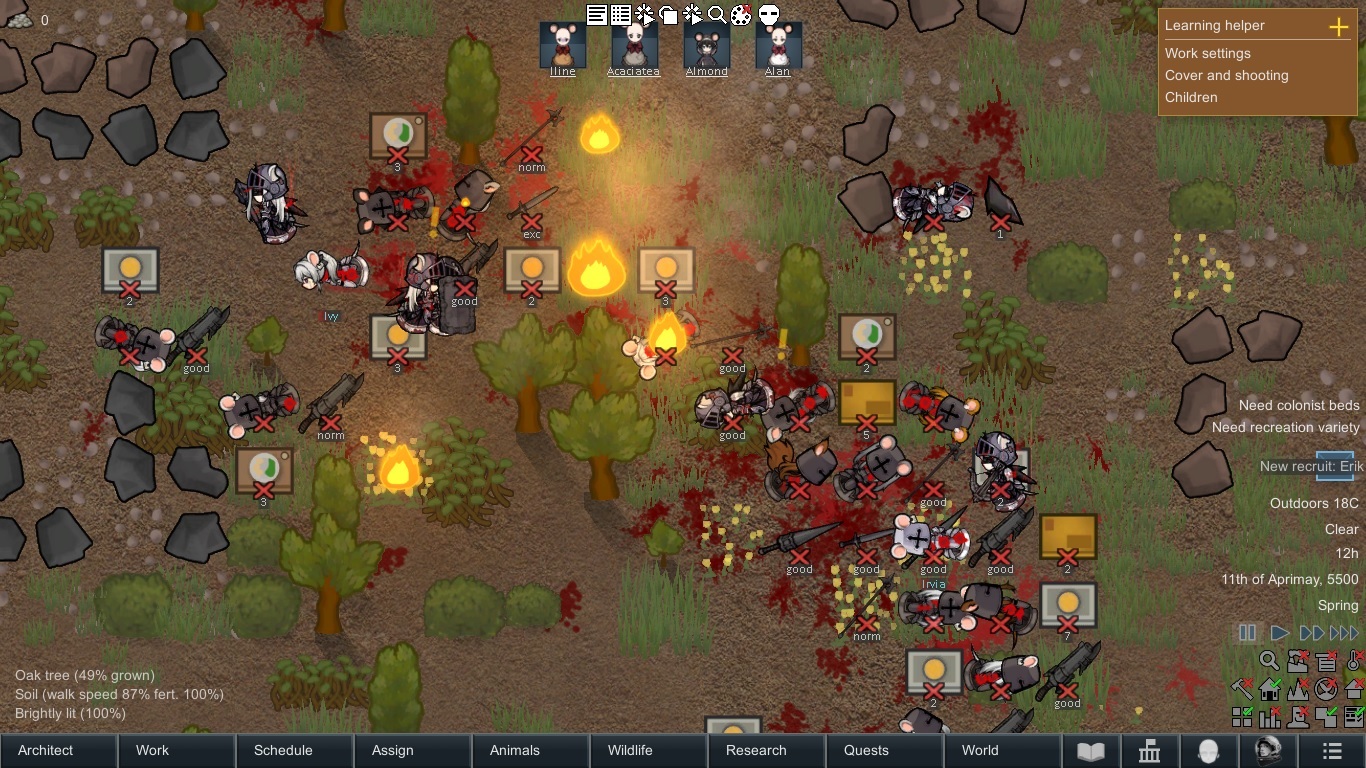The height and width of the screenshot is (768, 1366).
Task: View the Quests tab
Action: point(866,750)
